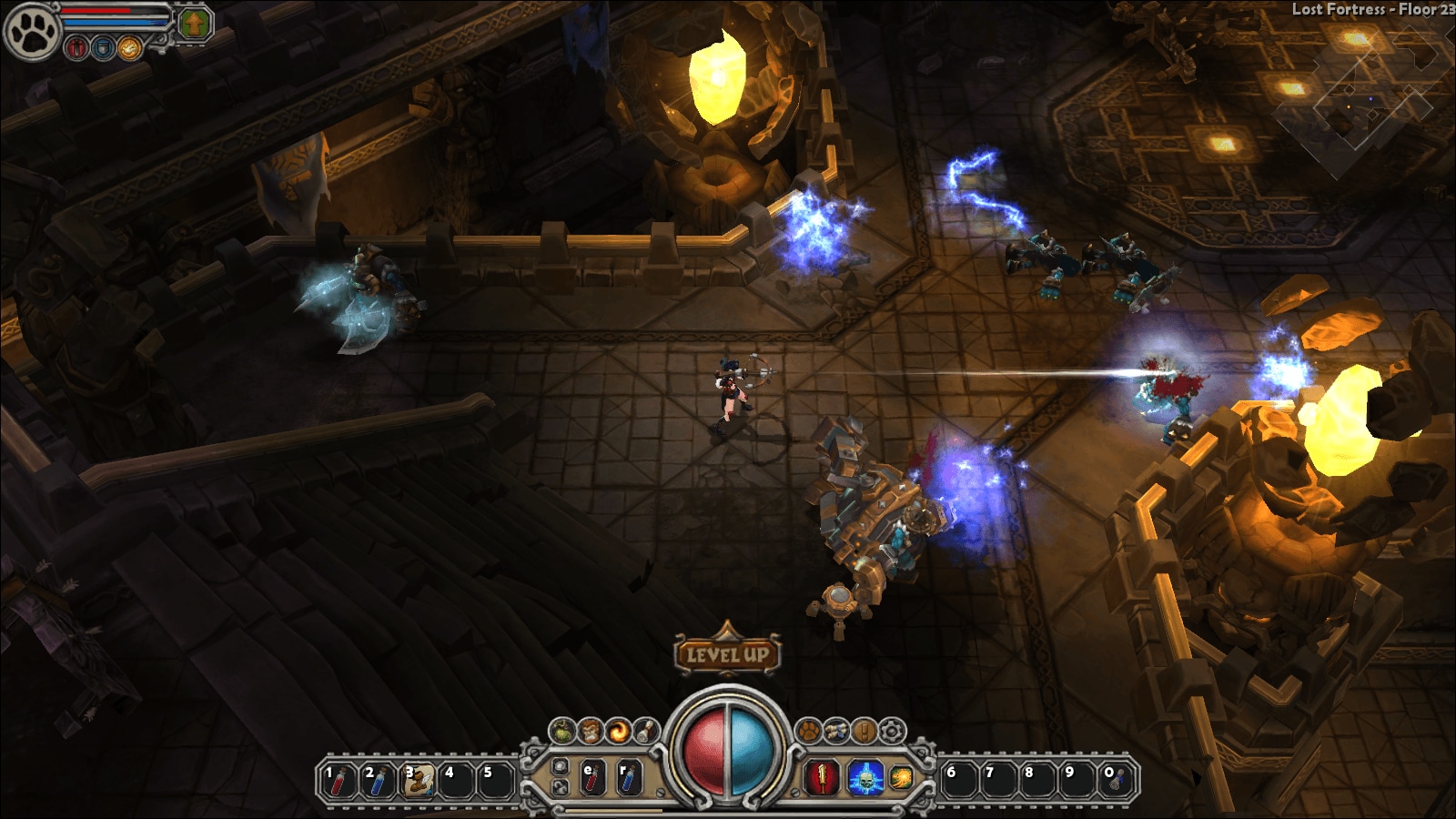Screen dimensions: 1456x819
Task: Select the orange burst skill icon
Action: point(901,778)
